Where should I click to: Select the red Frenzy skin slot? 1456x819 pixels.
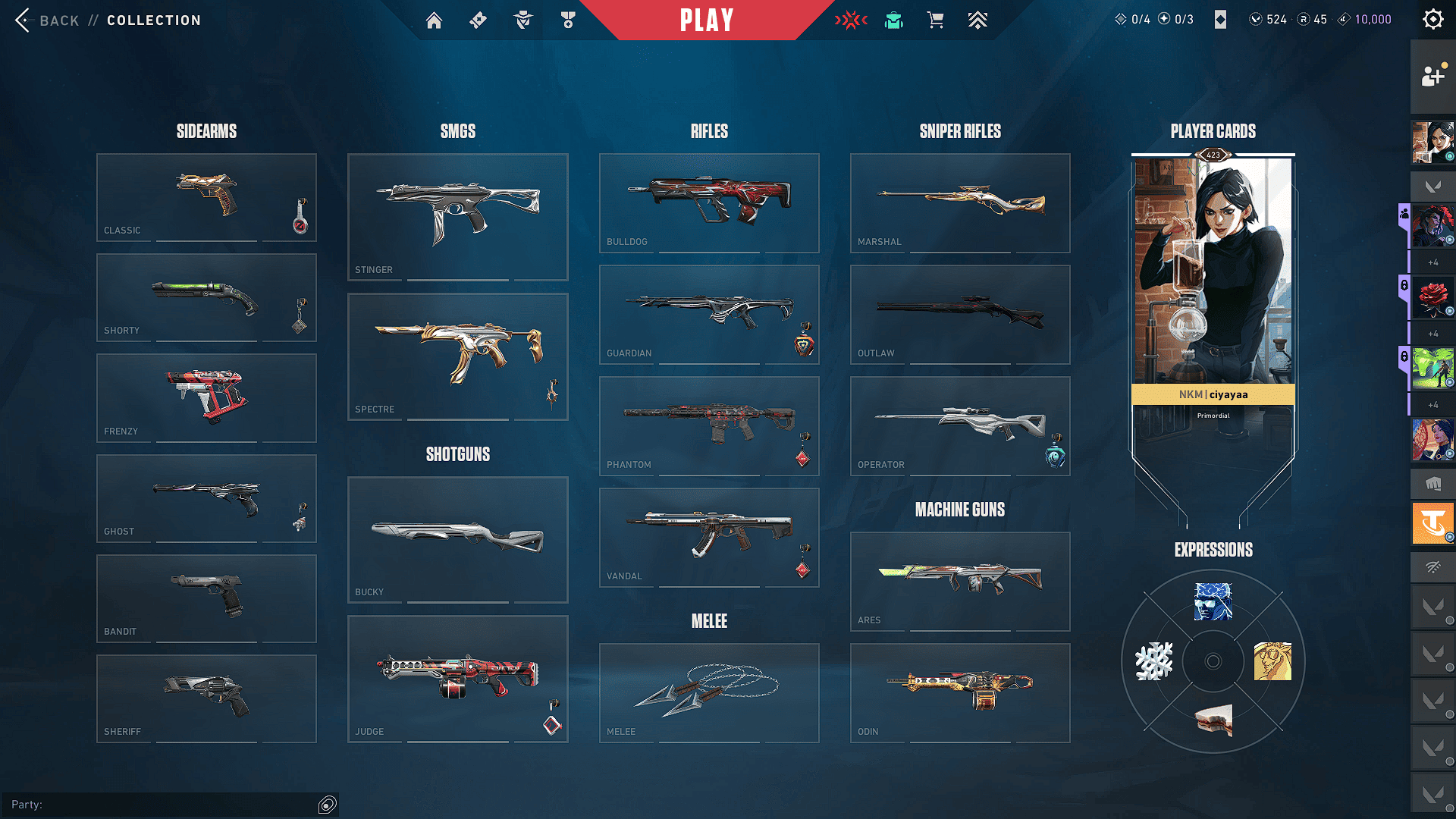click(x=206, y=397)
